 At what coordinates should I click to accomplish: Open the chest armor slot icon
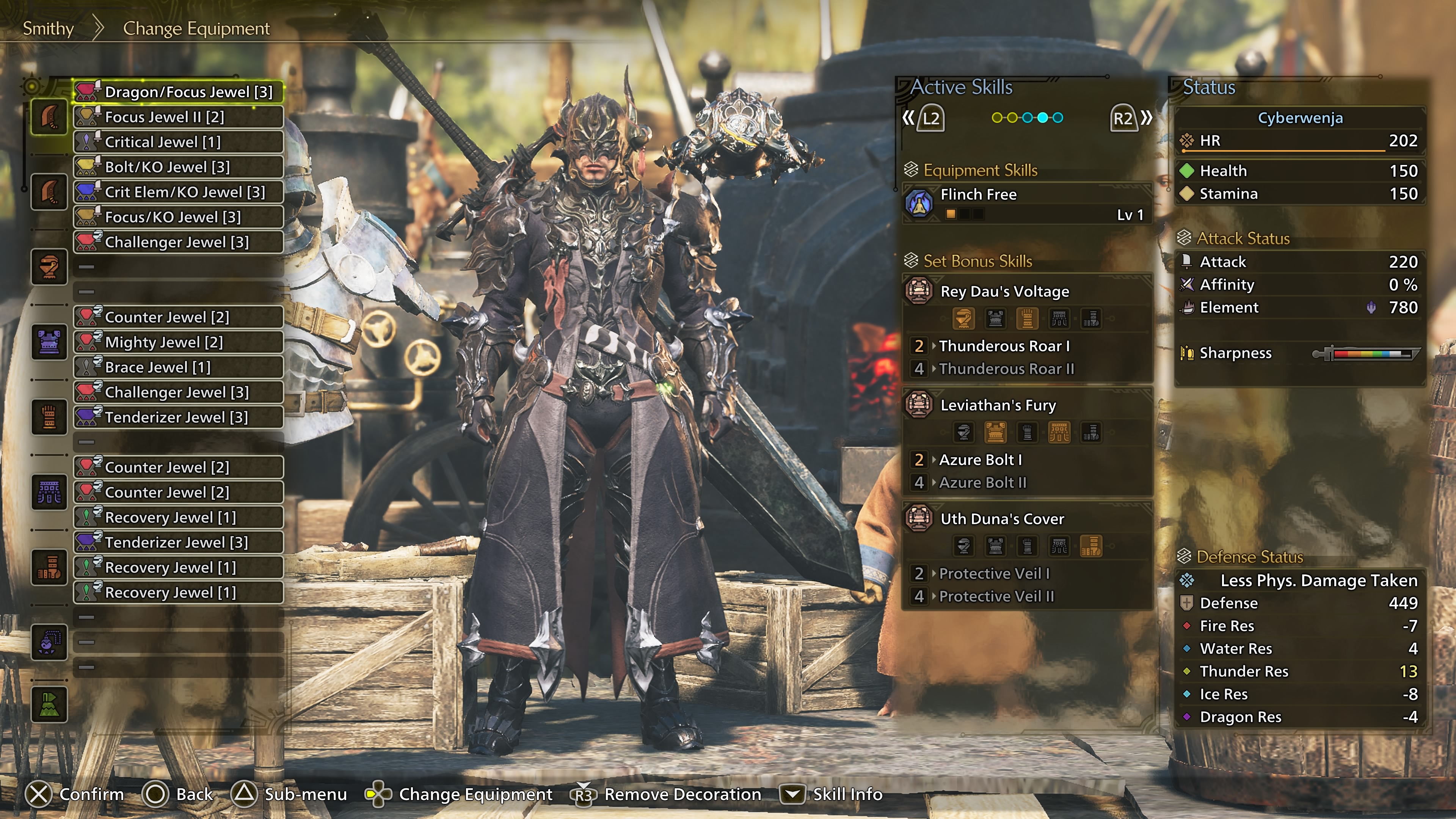(49, 342)
